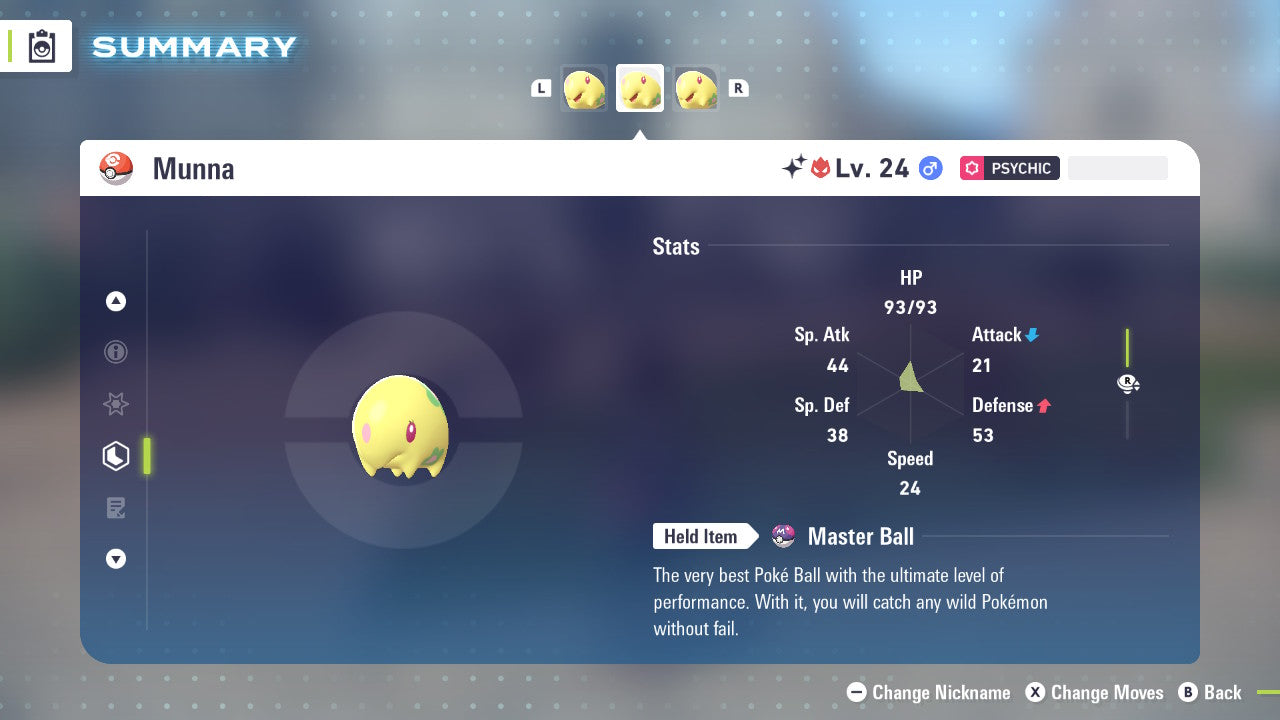Select the hexagon stats page icon

click(x=116, y=455)
